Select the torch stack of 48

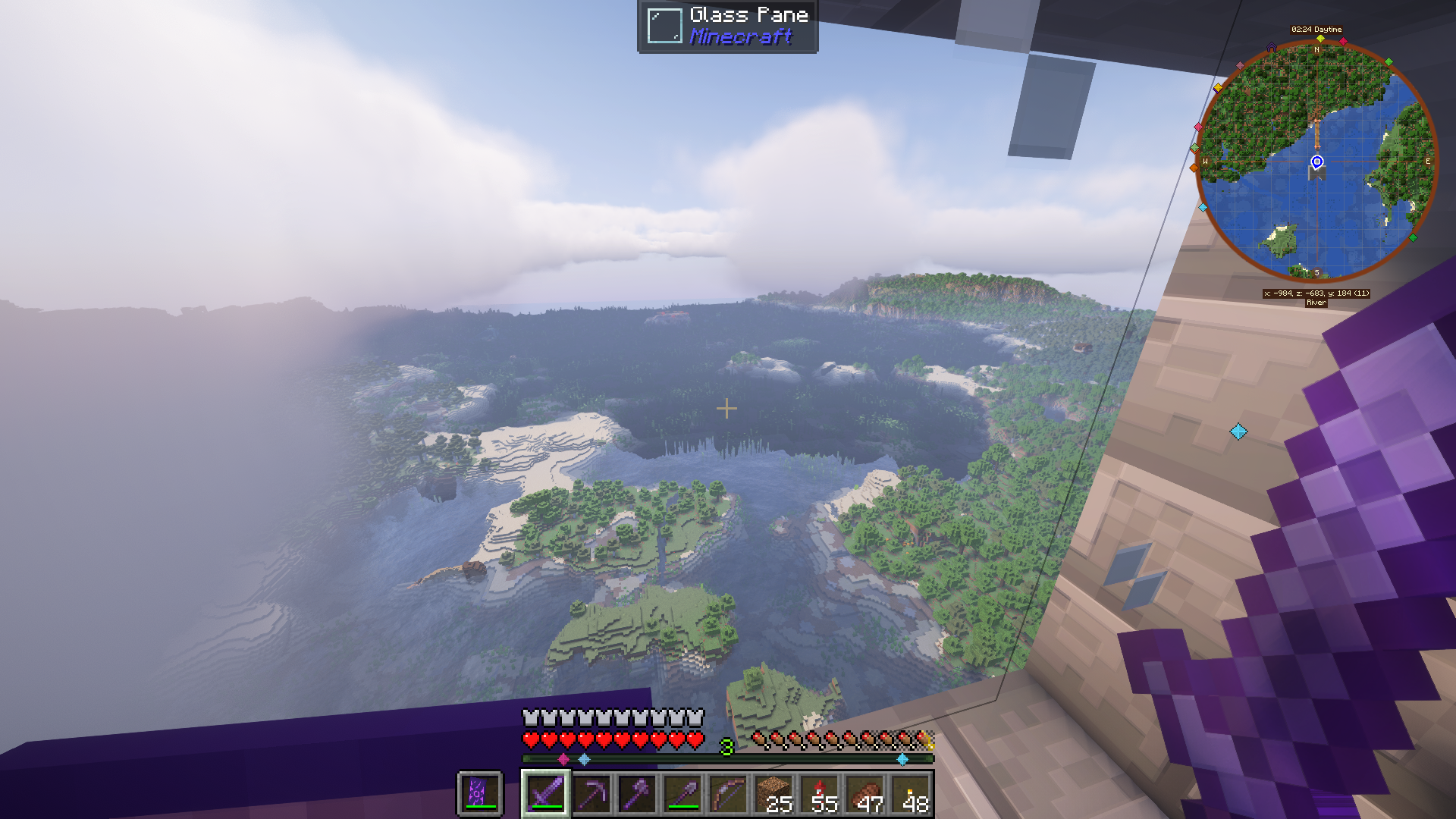click(911, 794)
